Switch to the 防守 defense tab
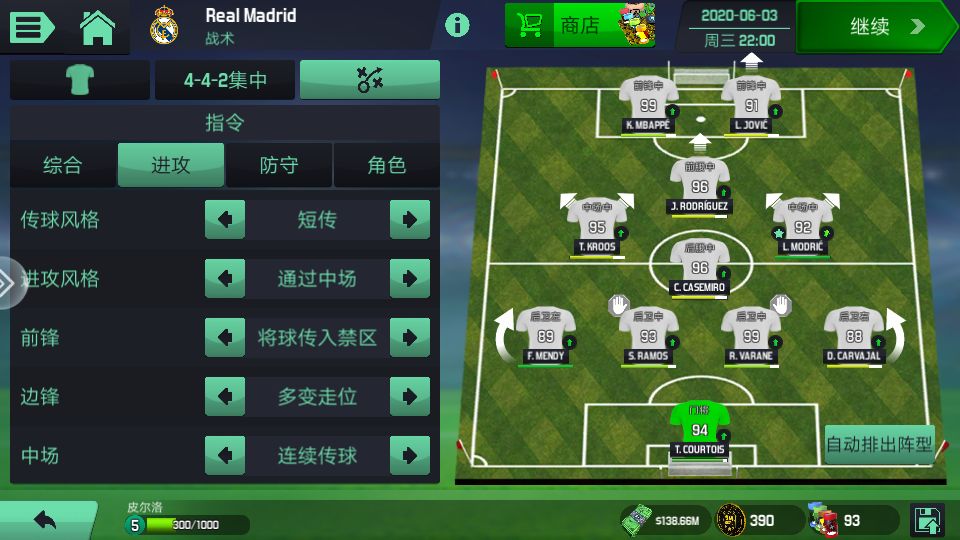Screen dimensions: 960x540 tap(279, 165)
